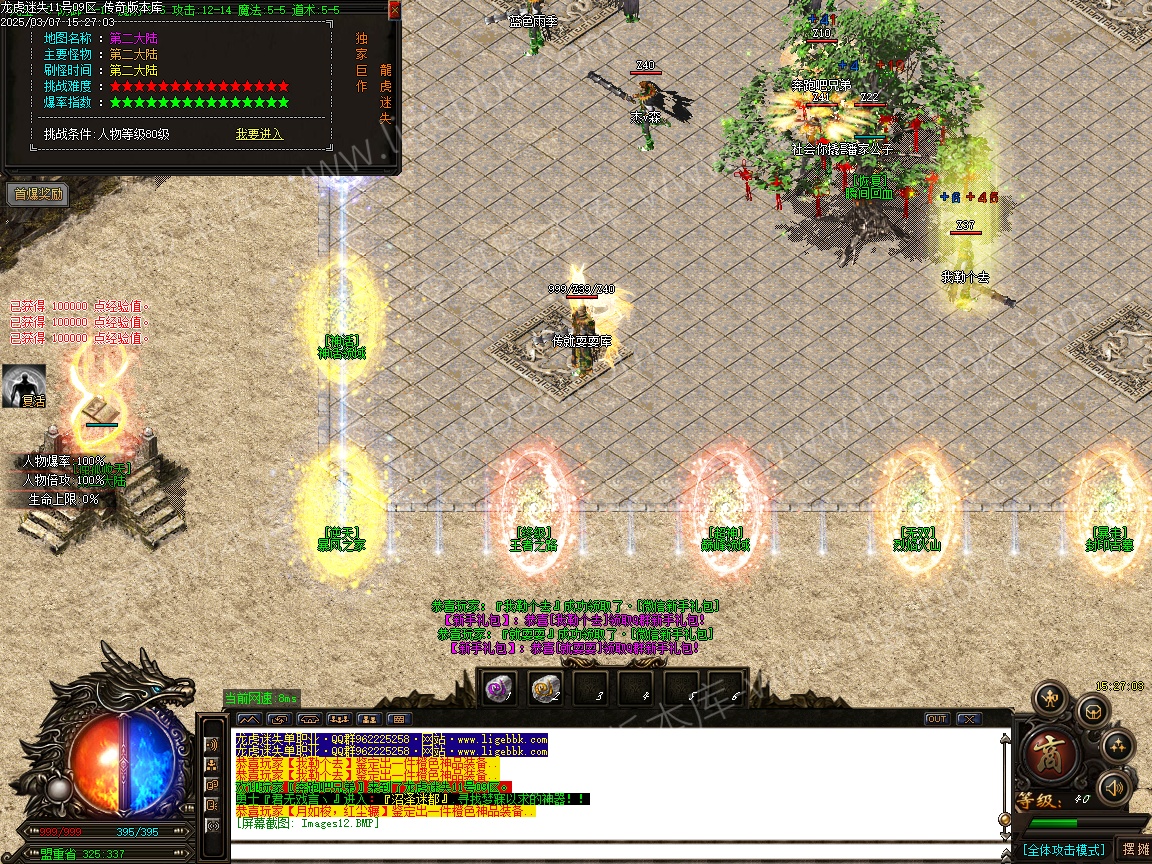Click the 我要进入 link to enter the map
Screen dimensions: 1152x864
coord(259,134)
